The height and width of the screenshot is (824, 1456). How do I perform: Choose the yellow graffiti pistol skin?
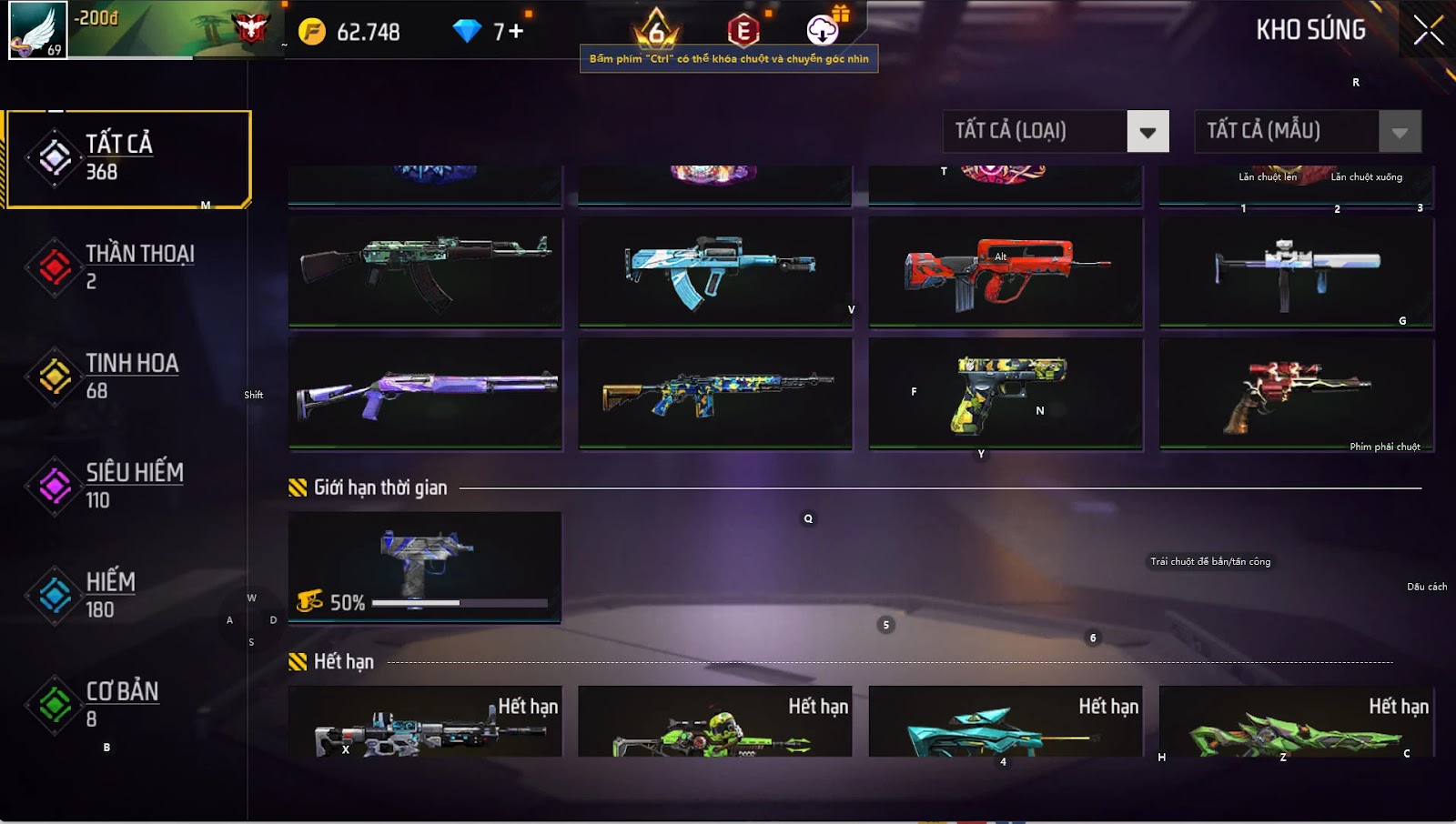point(1006,394)
